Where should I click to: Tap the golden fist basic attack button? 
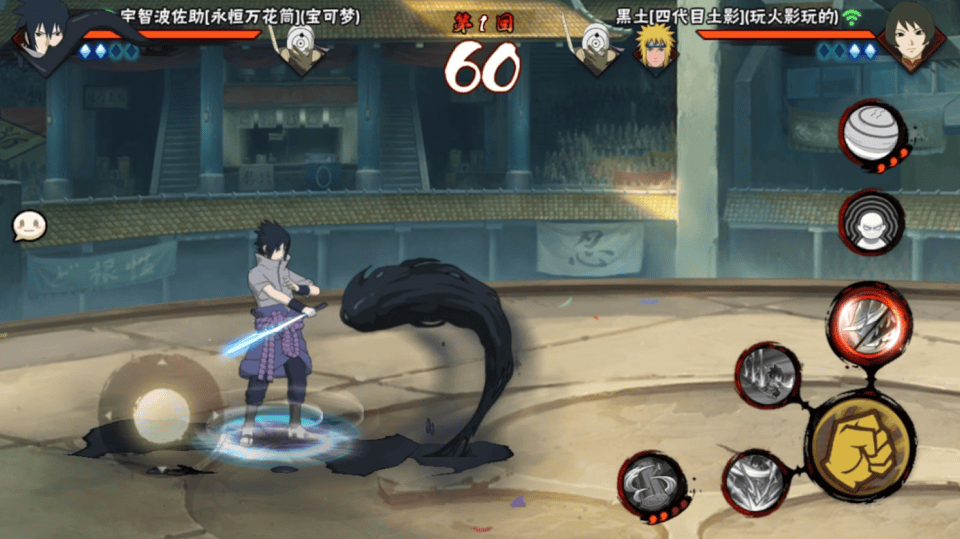point(860,446)
